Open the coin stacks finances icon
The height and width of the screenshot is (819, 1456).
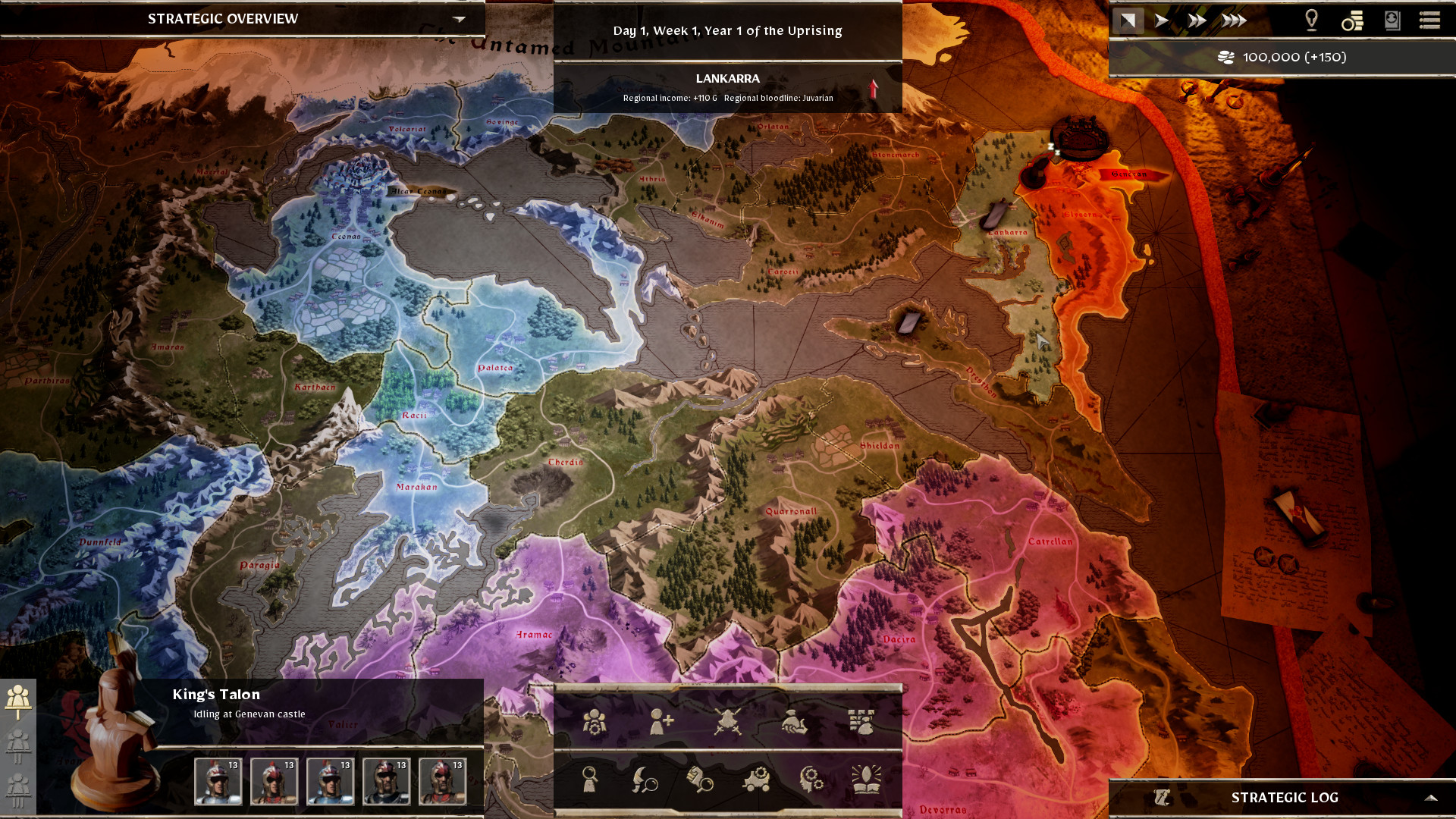coord(1352,20)
